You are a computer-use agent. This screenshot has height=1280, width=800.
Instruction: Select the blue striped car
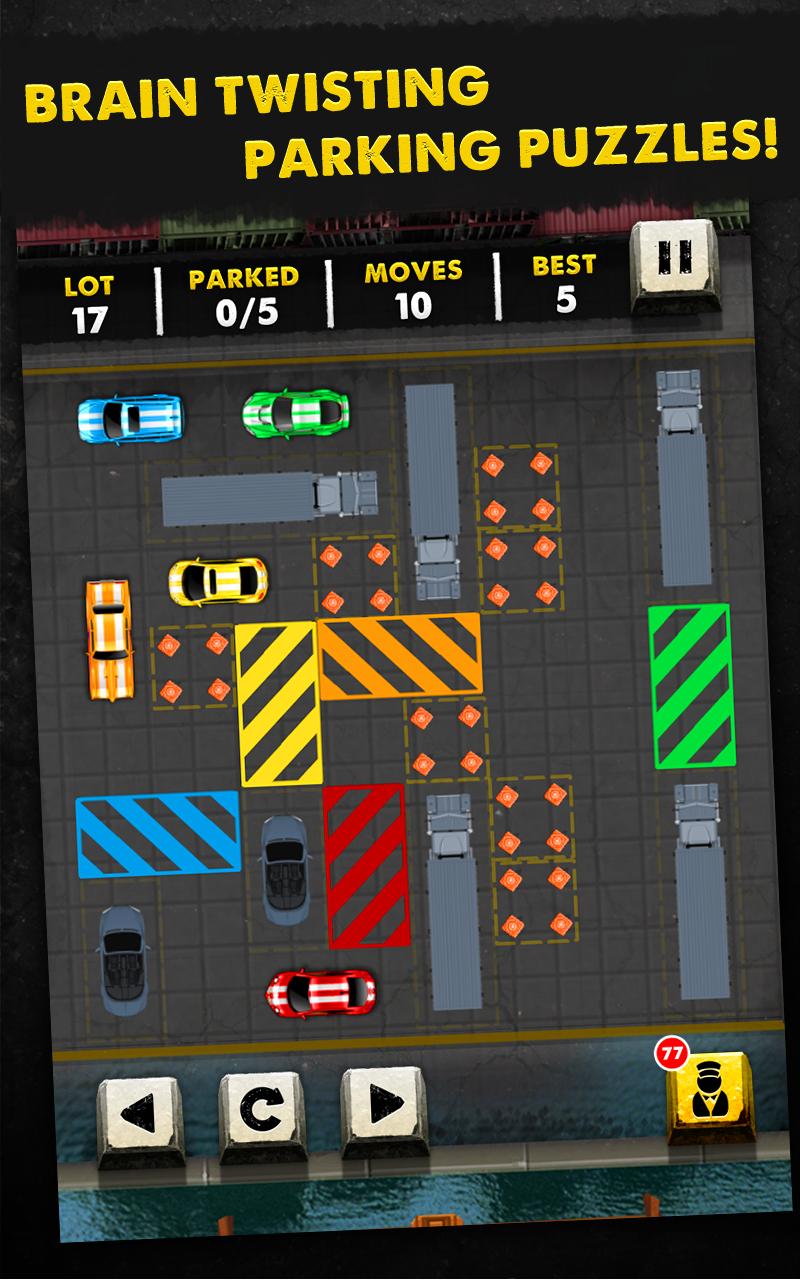point(130,418)
